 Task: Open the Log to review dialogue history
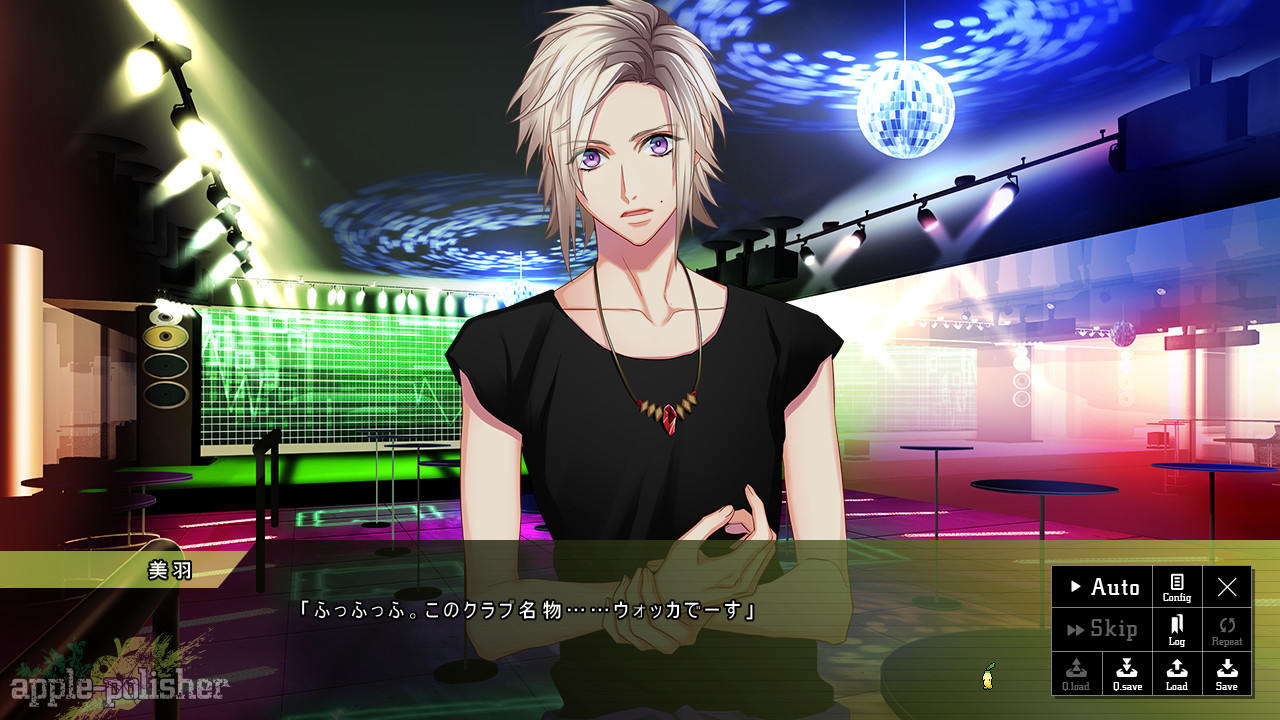(x=1175, y=630)
